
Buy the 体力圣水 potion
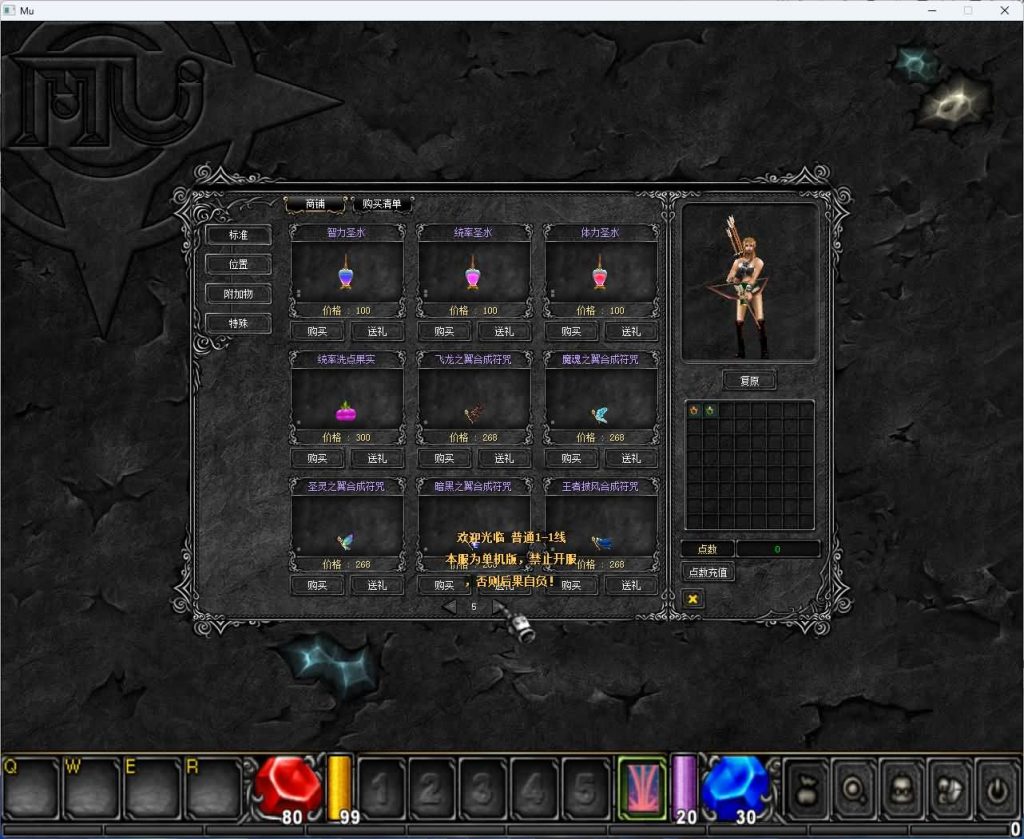pyautogui.click(x=571, y=332)
